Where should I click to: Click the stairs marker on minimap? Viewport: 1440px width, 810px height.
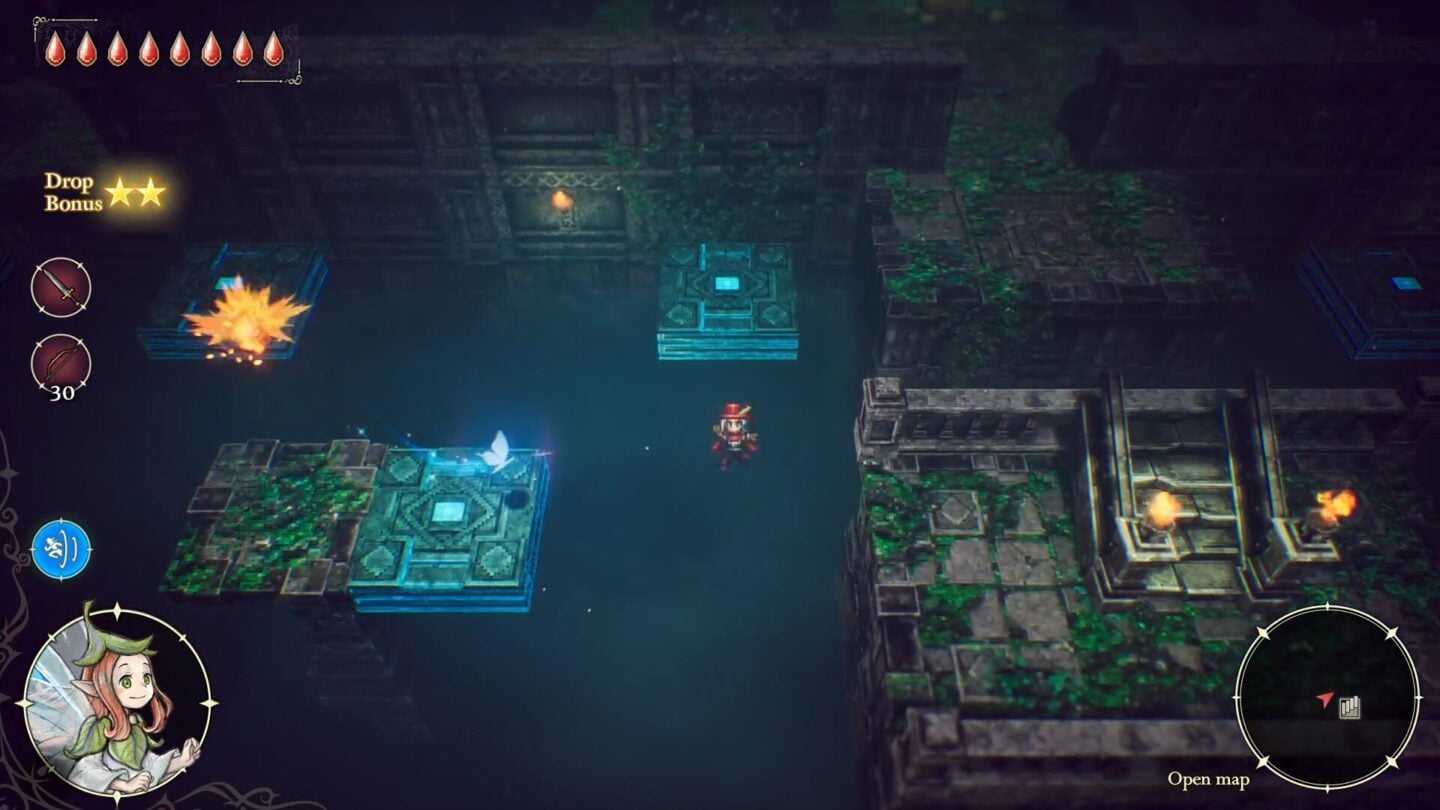pyautogui.click(x=1350, y=707)
